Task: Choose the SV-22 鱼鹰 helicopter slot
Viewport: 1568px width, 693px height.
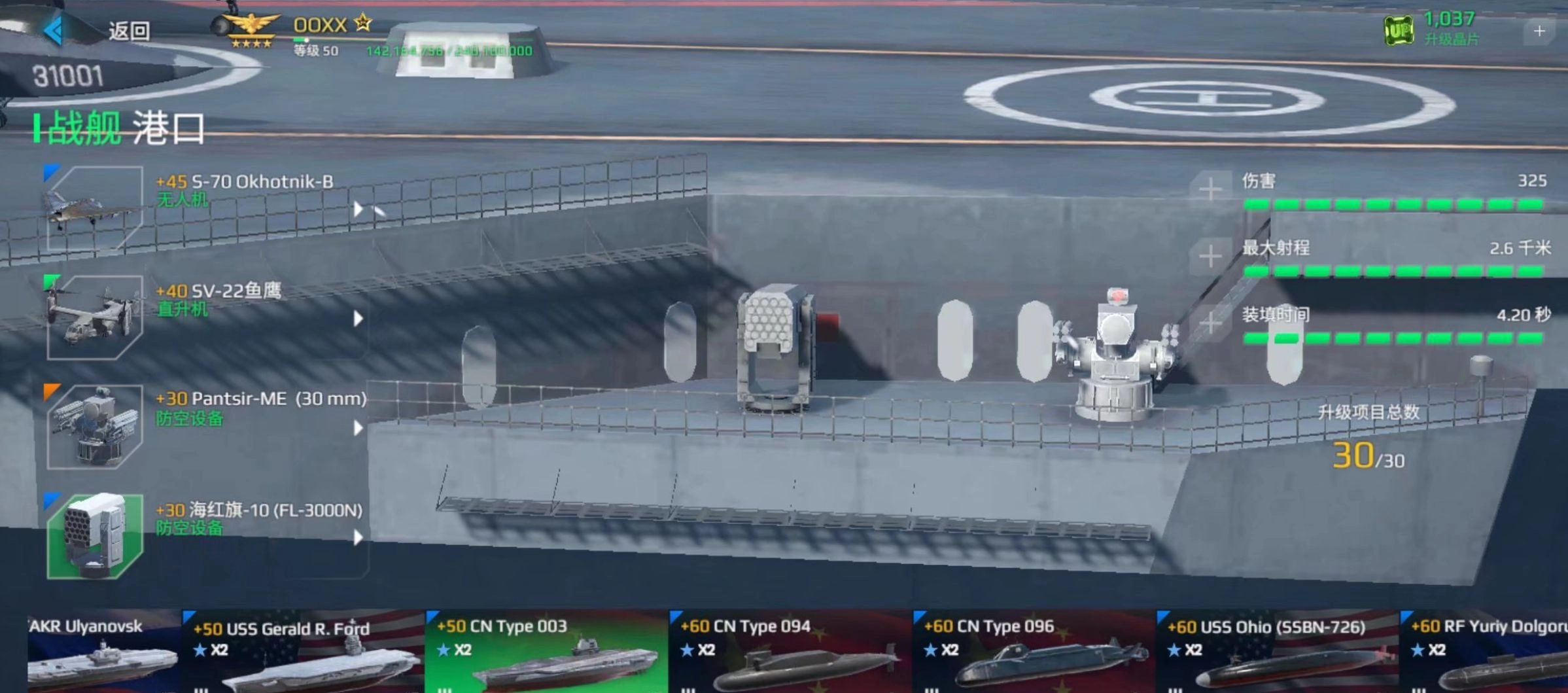Action: point(95,317)
